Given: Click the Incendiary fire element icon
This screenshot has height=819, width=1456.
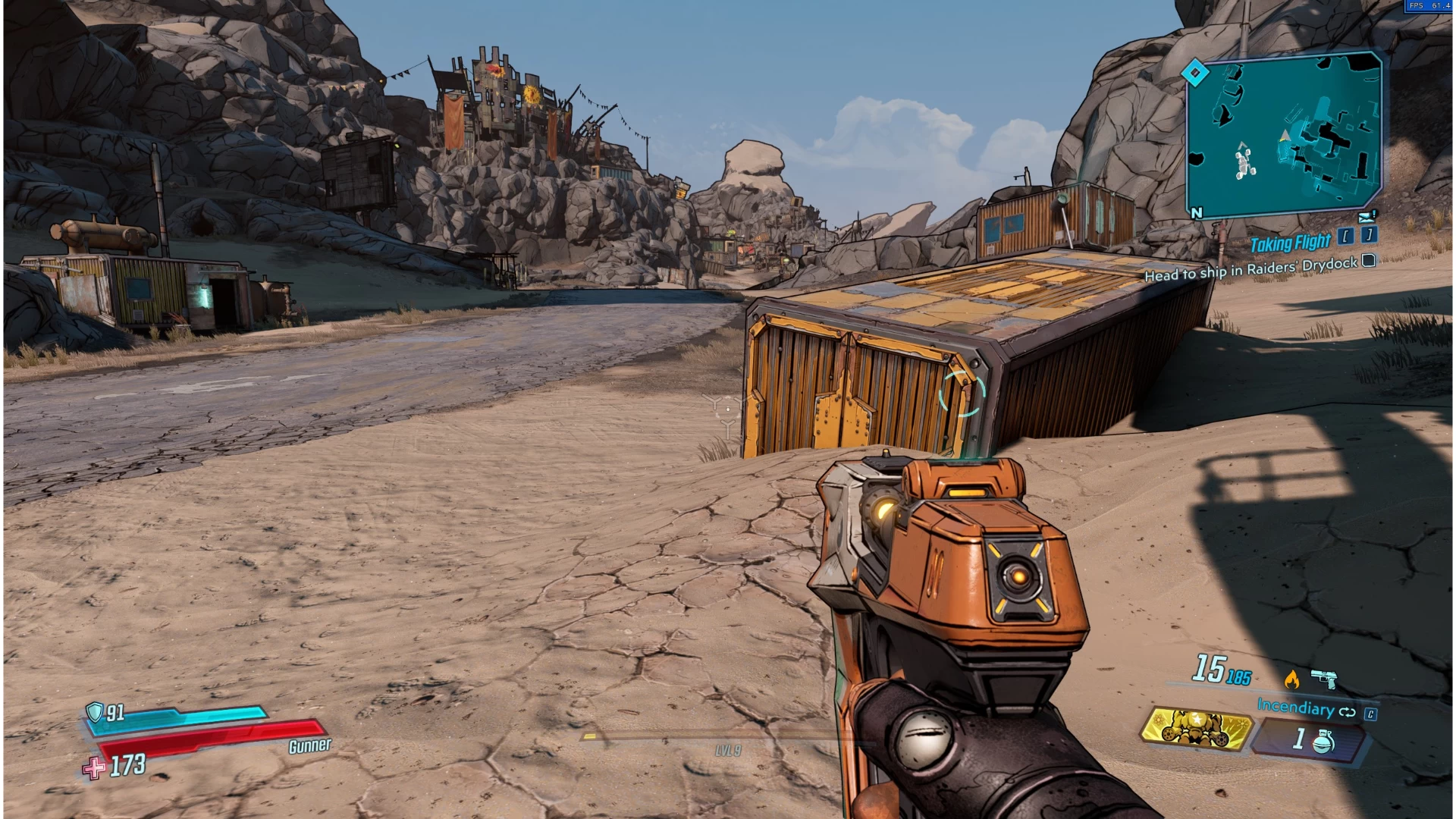Looking at the screenshot, I should (x=1291, y=679).
